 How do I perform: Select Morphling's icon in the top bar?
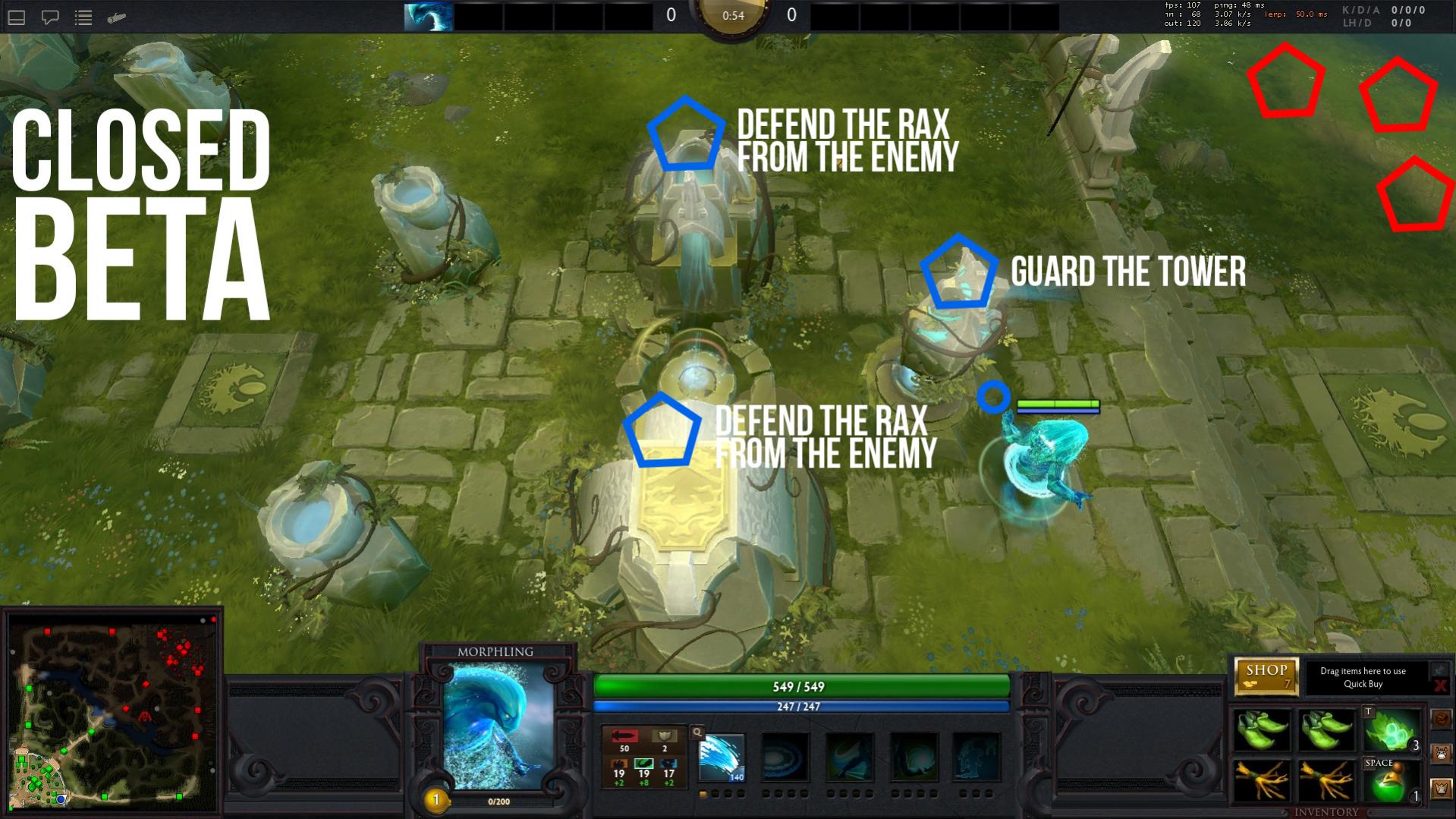[x=429, y=17]
